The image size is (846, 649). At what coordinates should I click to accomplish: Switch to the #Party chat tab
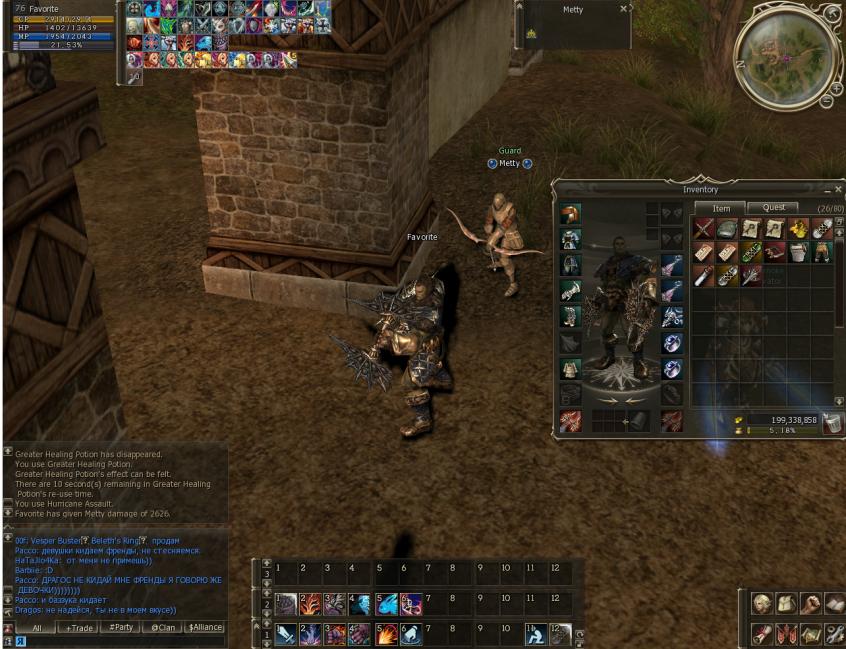[x=121, y=628]
